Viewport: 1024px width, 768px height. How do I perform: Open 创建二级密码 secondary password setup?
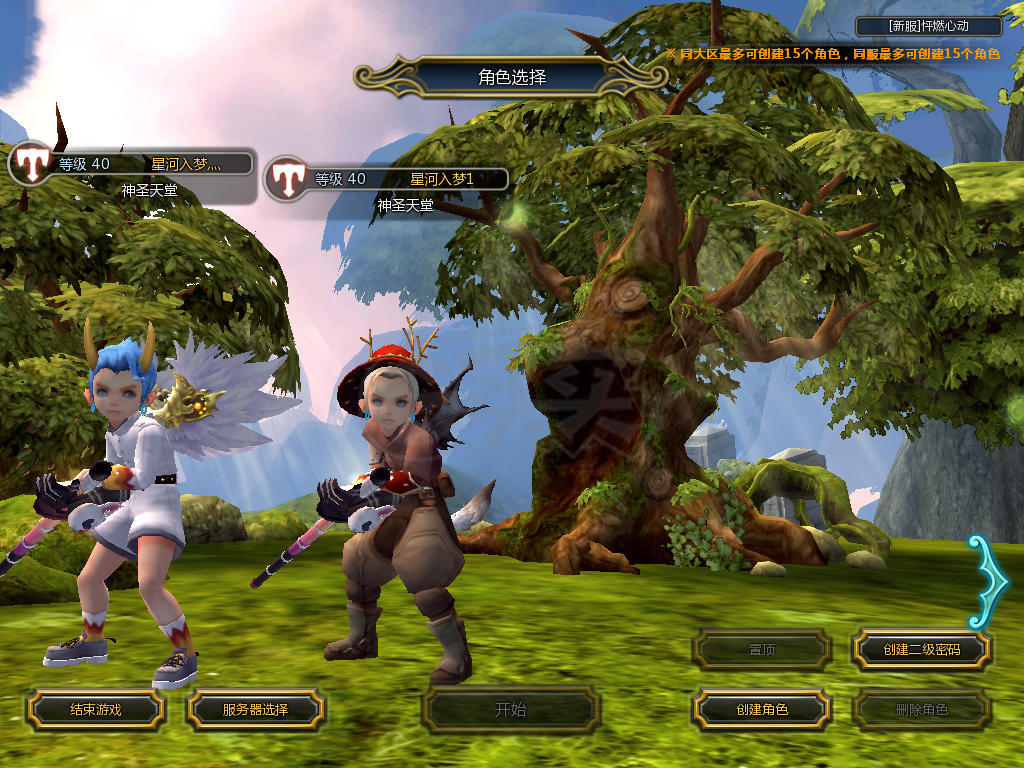[x=921, y=650]
